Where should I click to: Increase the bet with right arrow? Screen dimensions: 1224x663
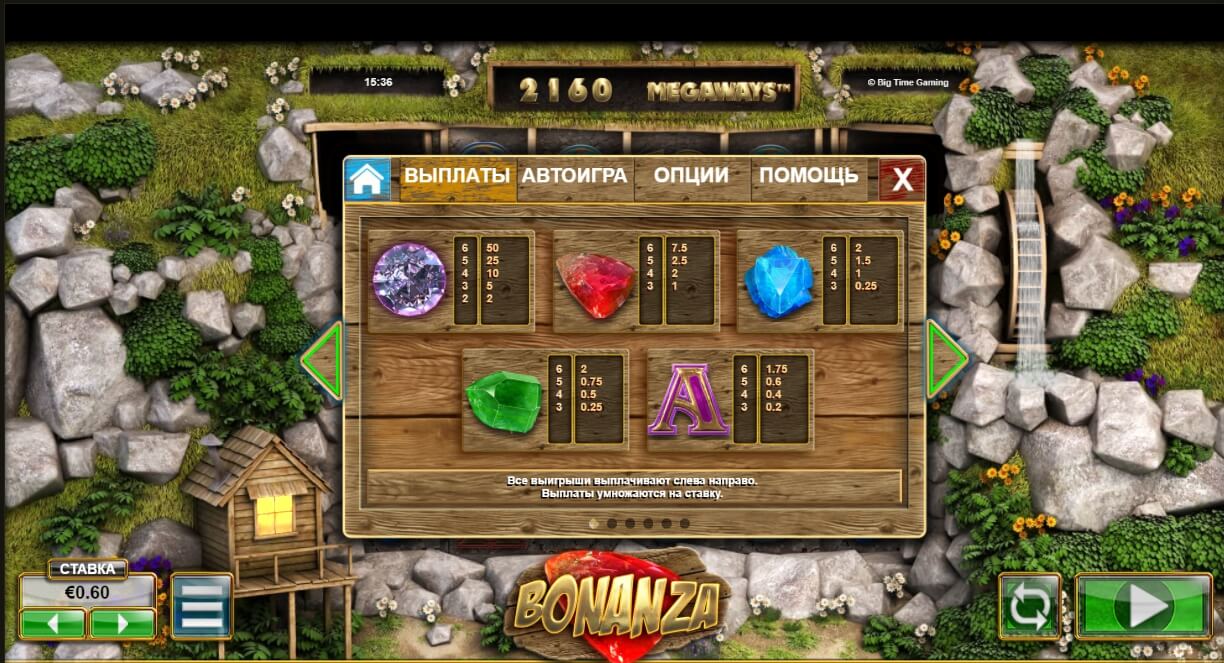122,623
